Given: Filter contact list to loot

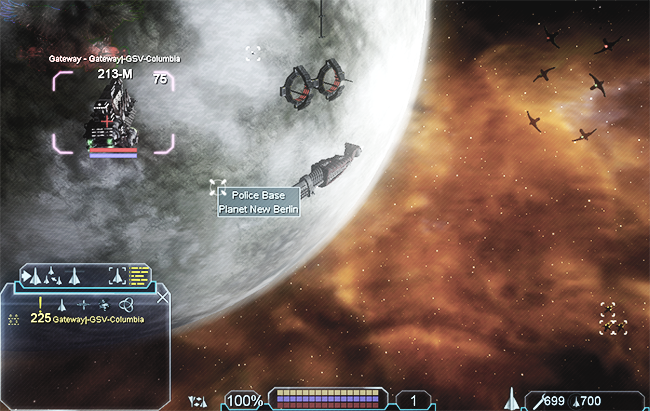Looking at the screenshot, I should [104, 304].
